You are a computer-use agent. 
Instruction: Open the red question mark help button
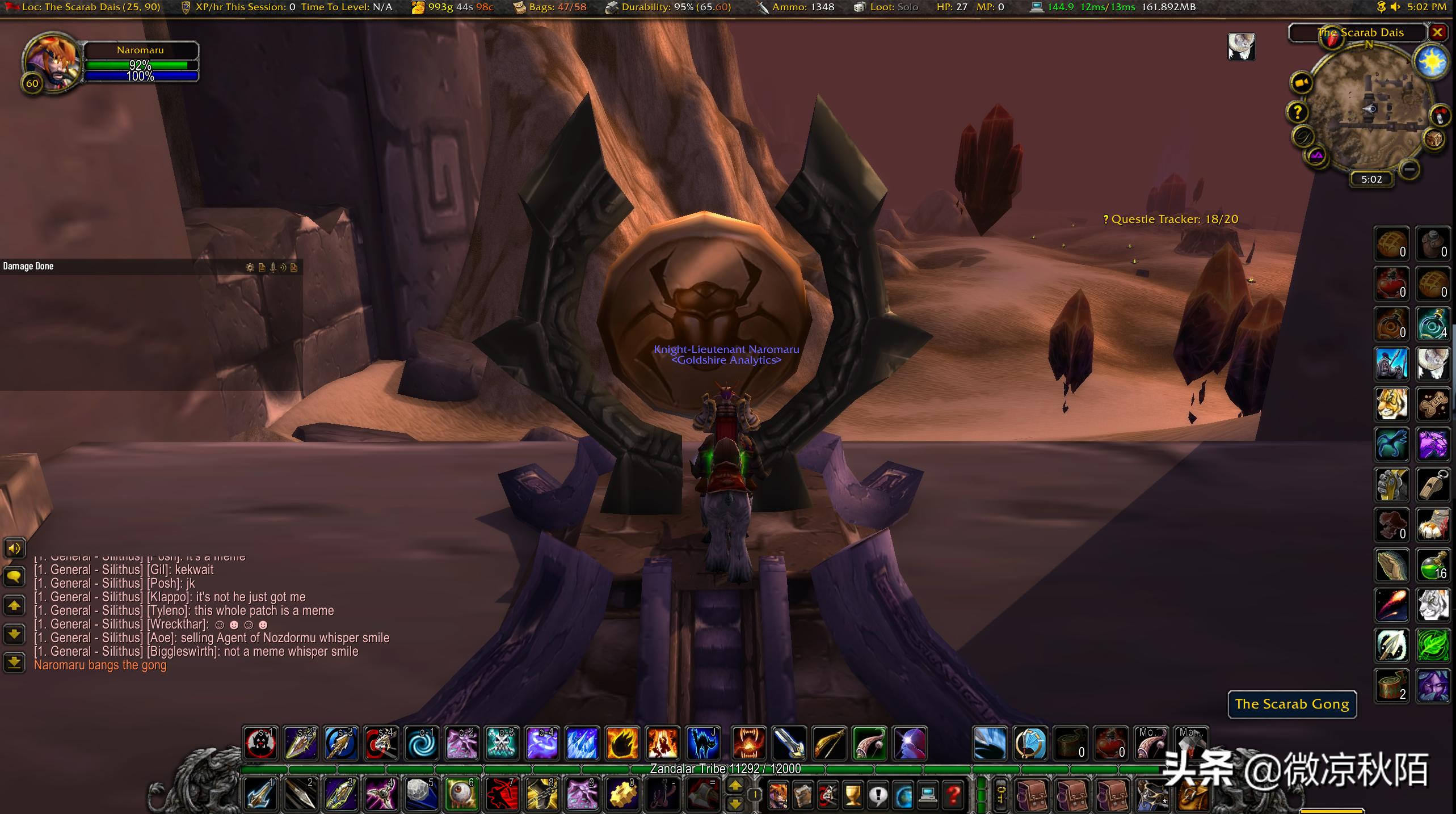[953, 795]
